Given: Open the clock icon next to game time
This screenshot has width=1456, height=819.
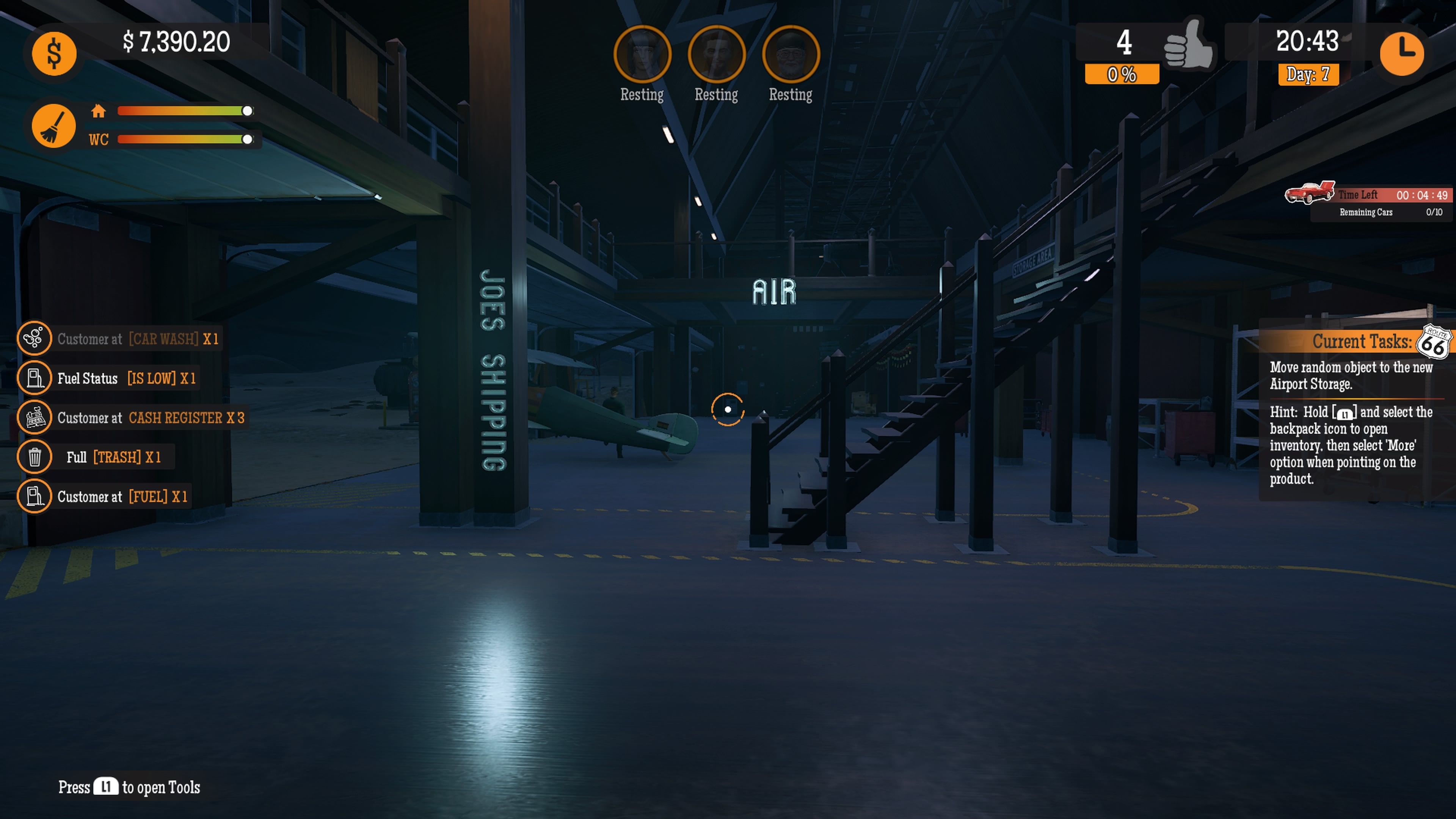Looking at the screenshot, I should (1403, 54).
